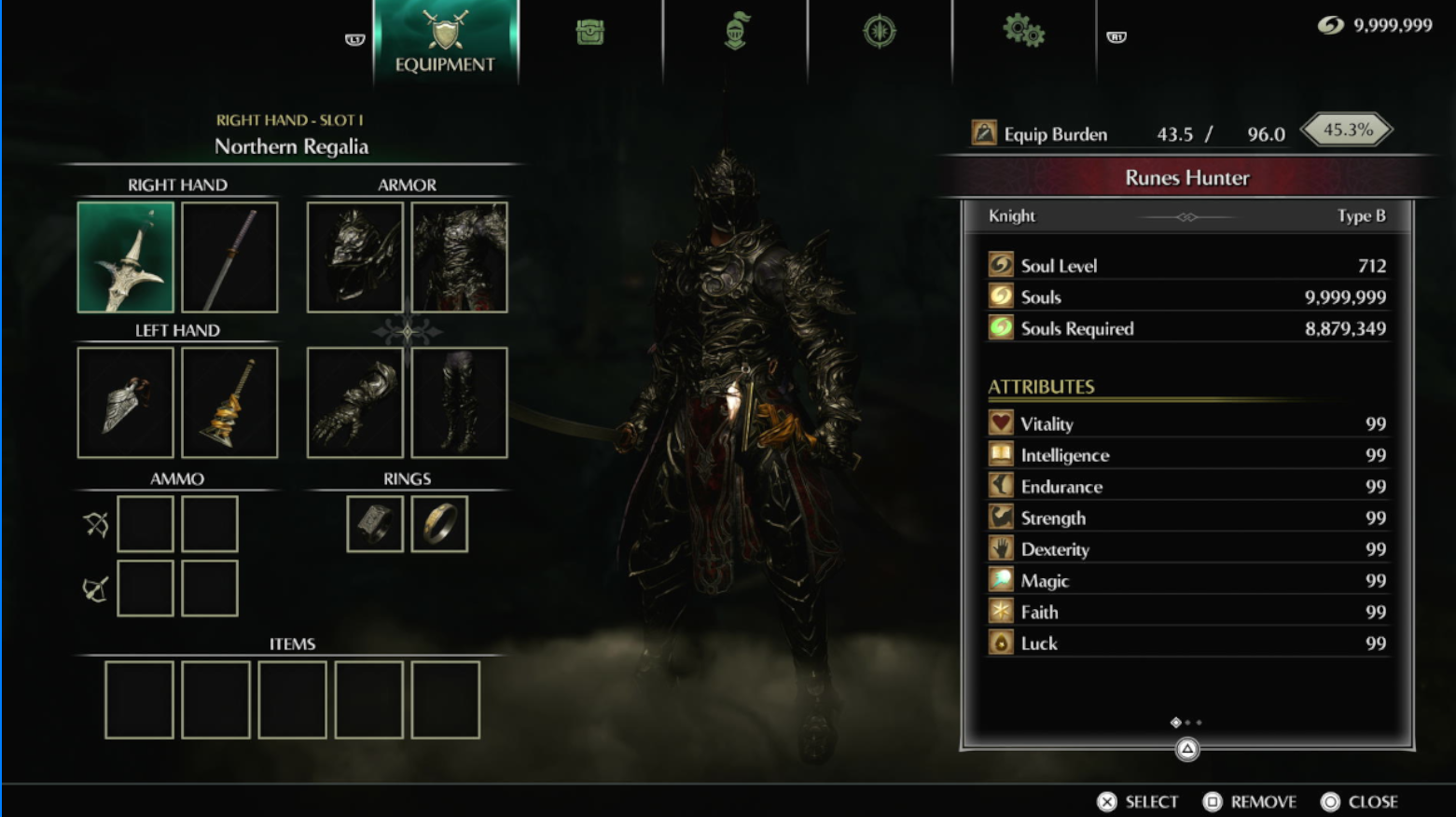Select the gold band ring slot
This screenshot has height=817, width=1456.
pos(439,523)
